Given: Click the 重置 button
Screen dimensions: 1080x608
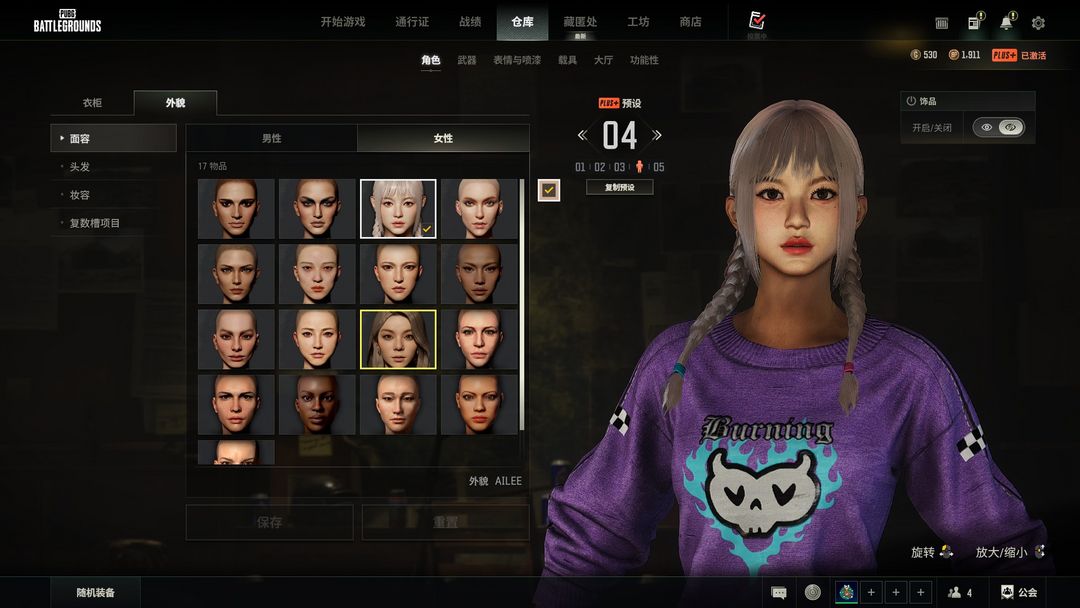Looking at the screenshot, I should (x=445, y=522).
